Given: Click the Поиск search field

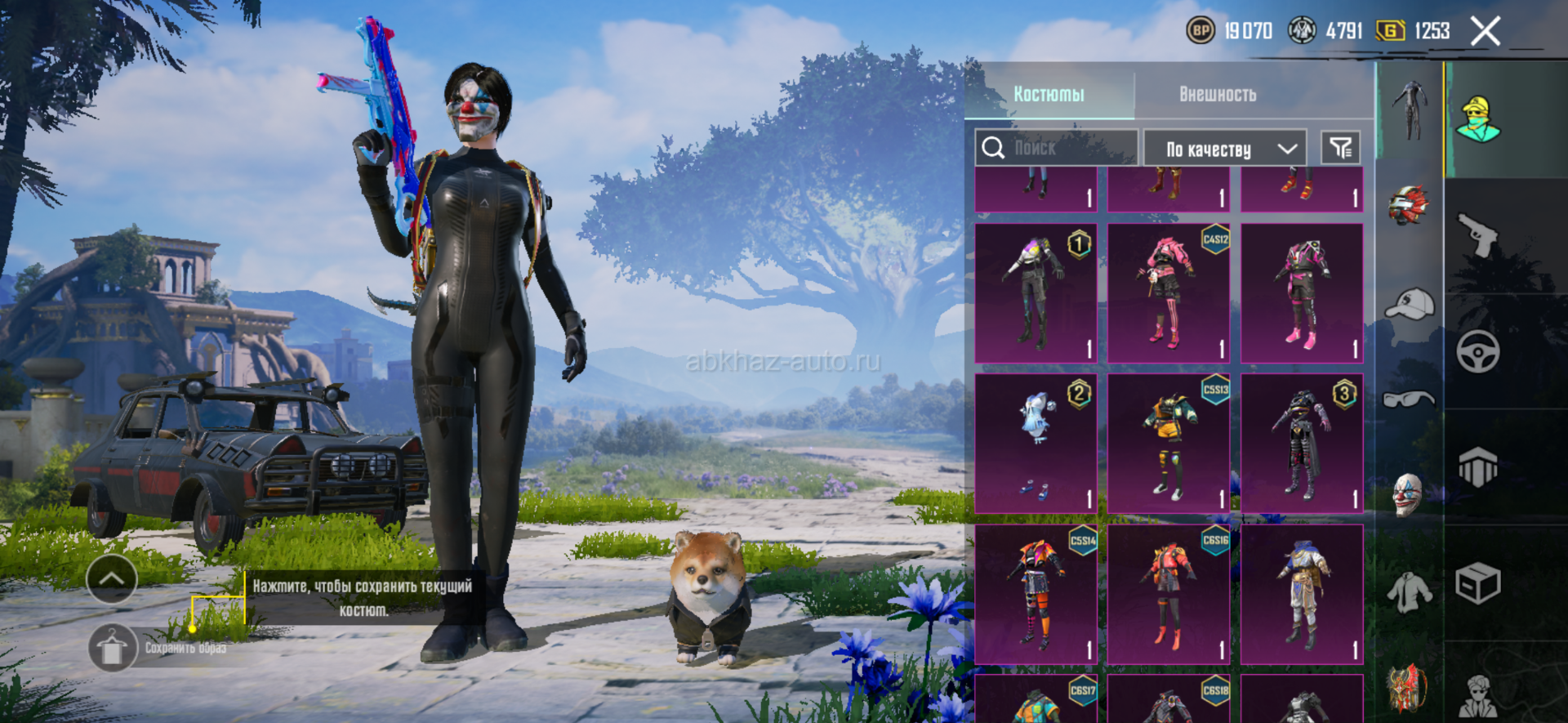Looking at the screenshot, I should [1055, 148].
